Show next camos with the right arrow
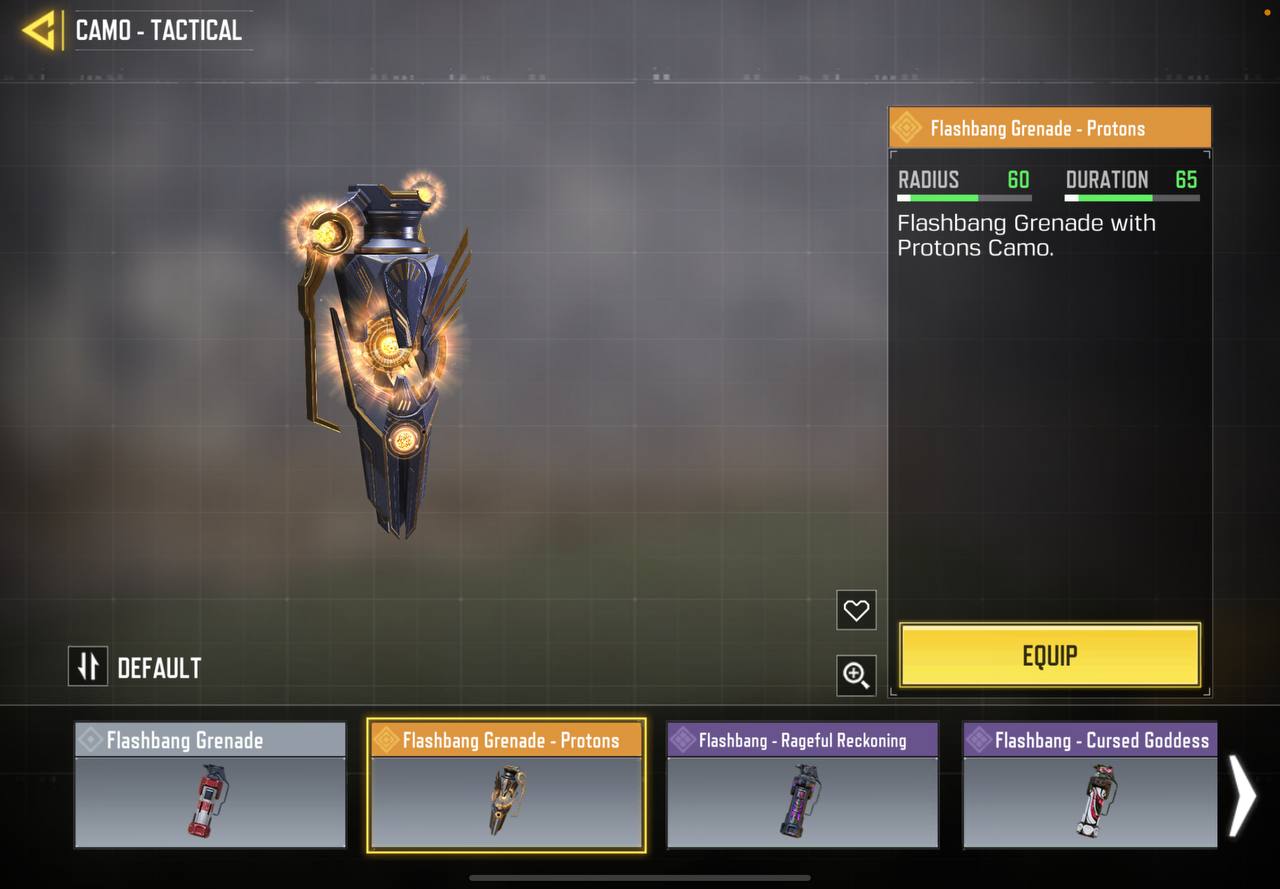This screenshot has height=889, width=1280. point(1241,795)
